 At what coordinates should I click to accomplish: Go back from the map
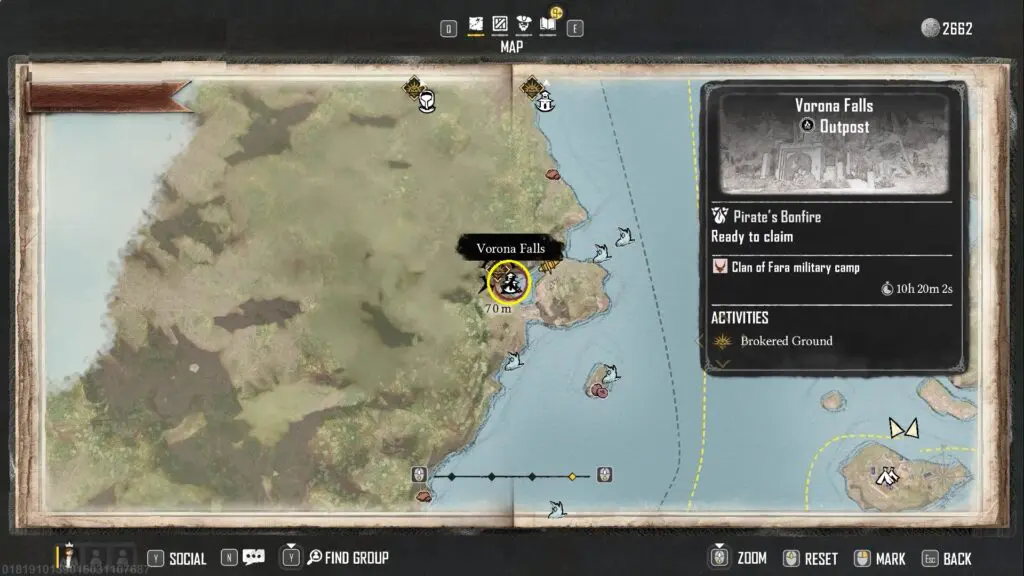[947, 558]
